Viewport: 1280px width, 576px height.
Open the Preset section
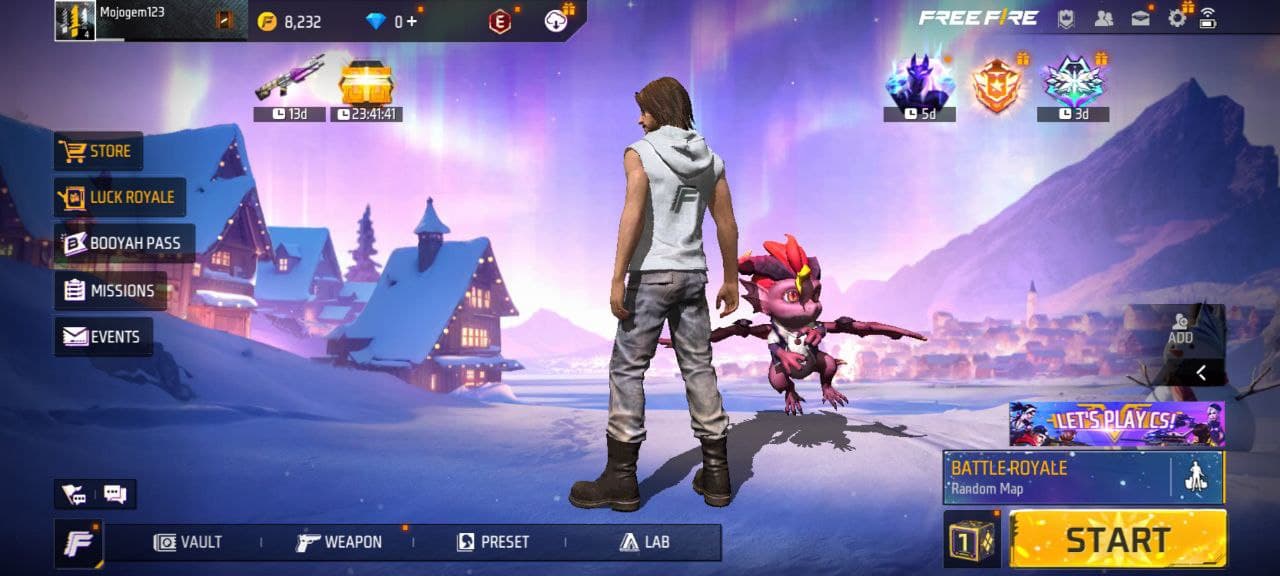pyautogui.click(x=493, y=542)
